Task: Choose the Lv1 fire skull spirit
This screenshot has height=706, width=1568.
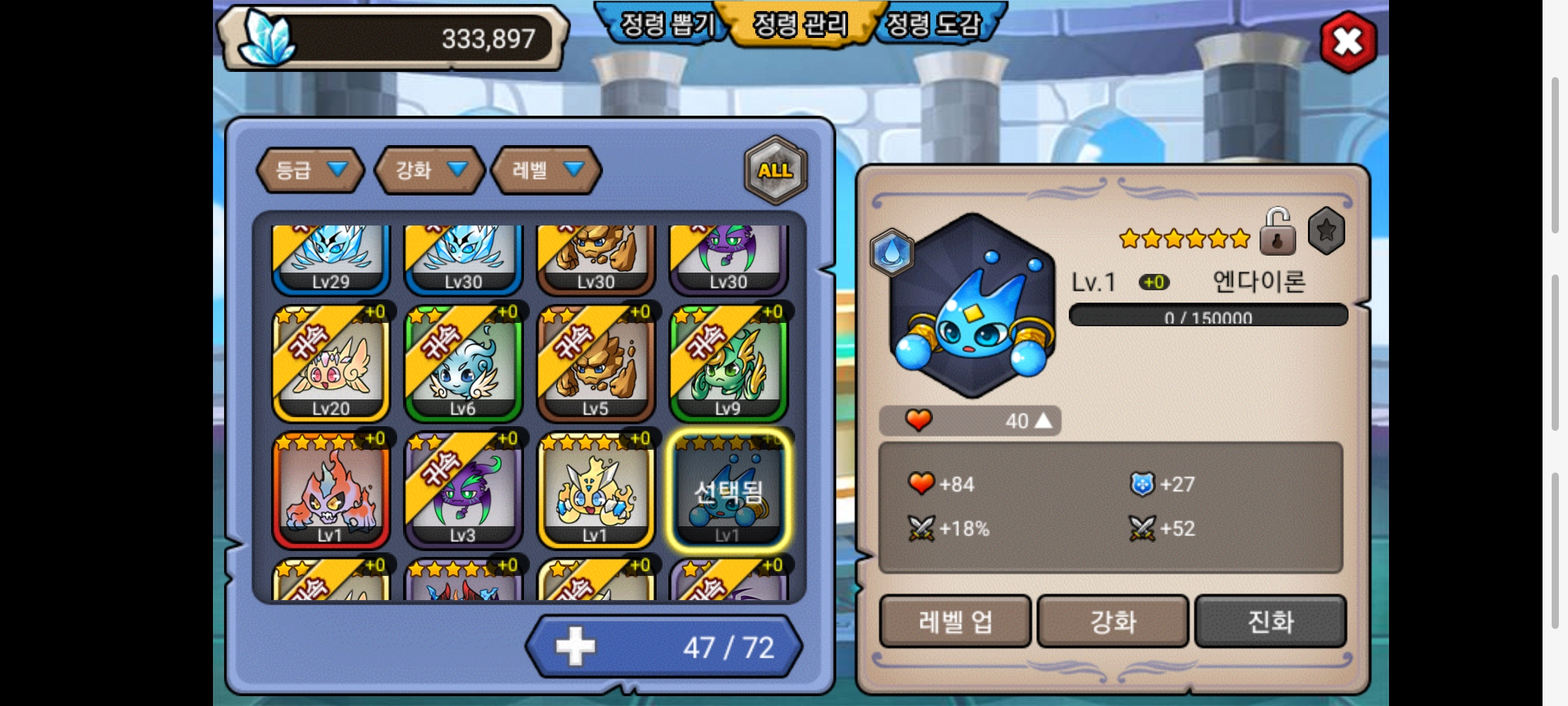Action: click(331, 490)
